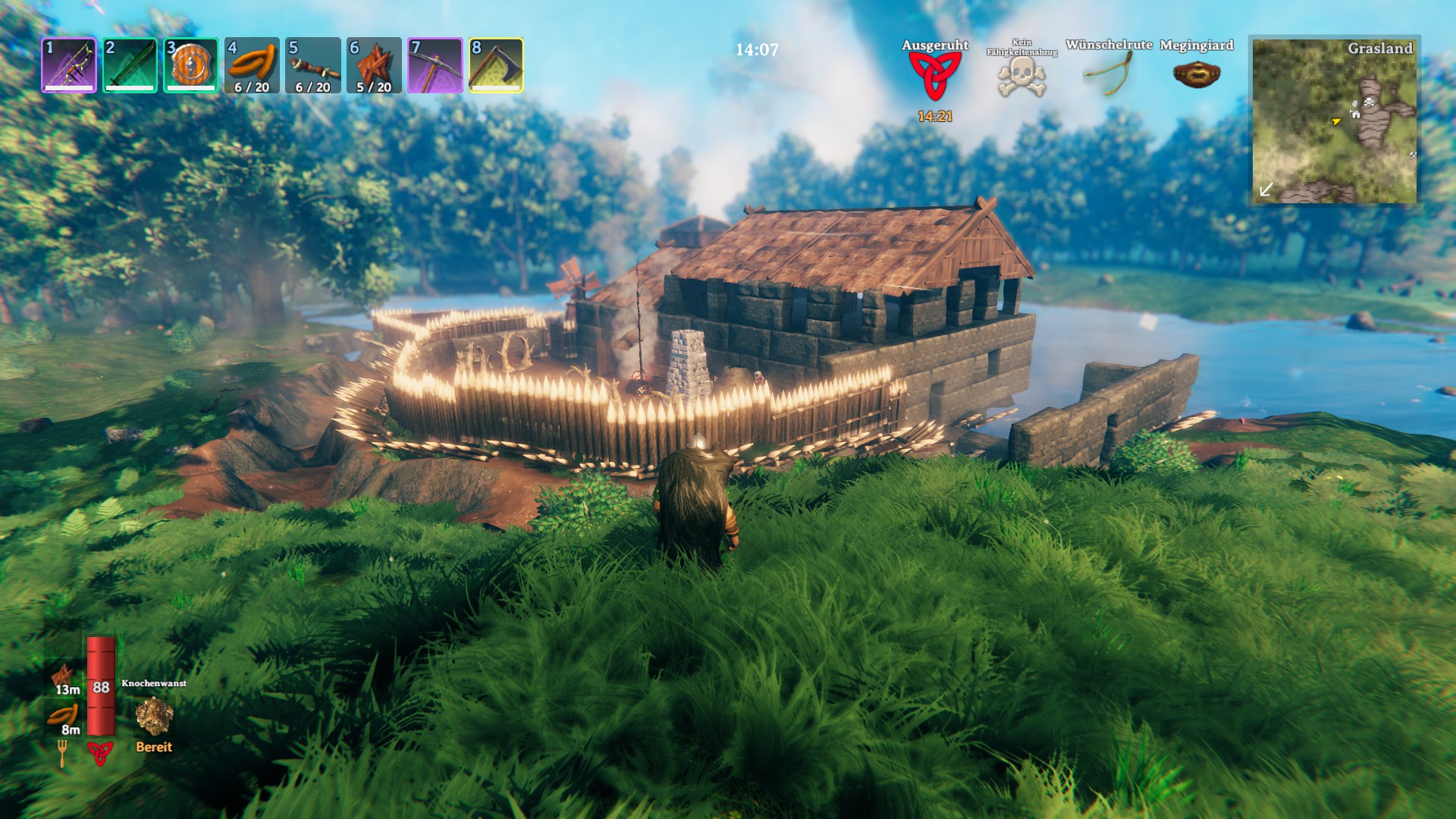Inspect the skull no-skill-drain status icon
The width and height of the screenshot is (1456, 819).
(x=1021, y=77)
